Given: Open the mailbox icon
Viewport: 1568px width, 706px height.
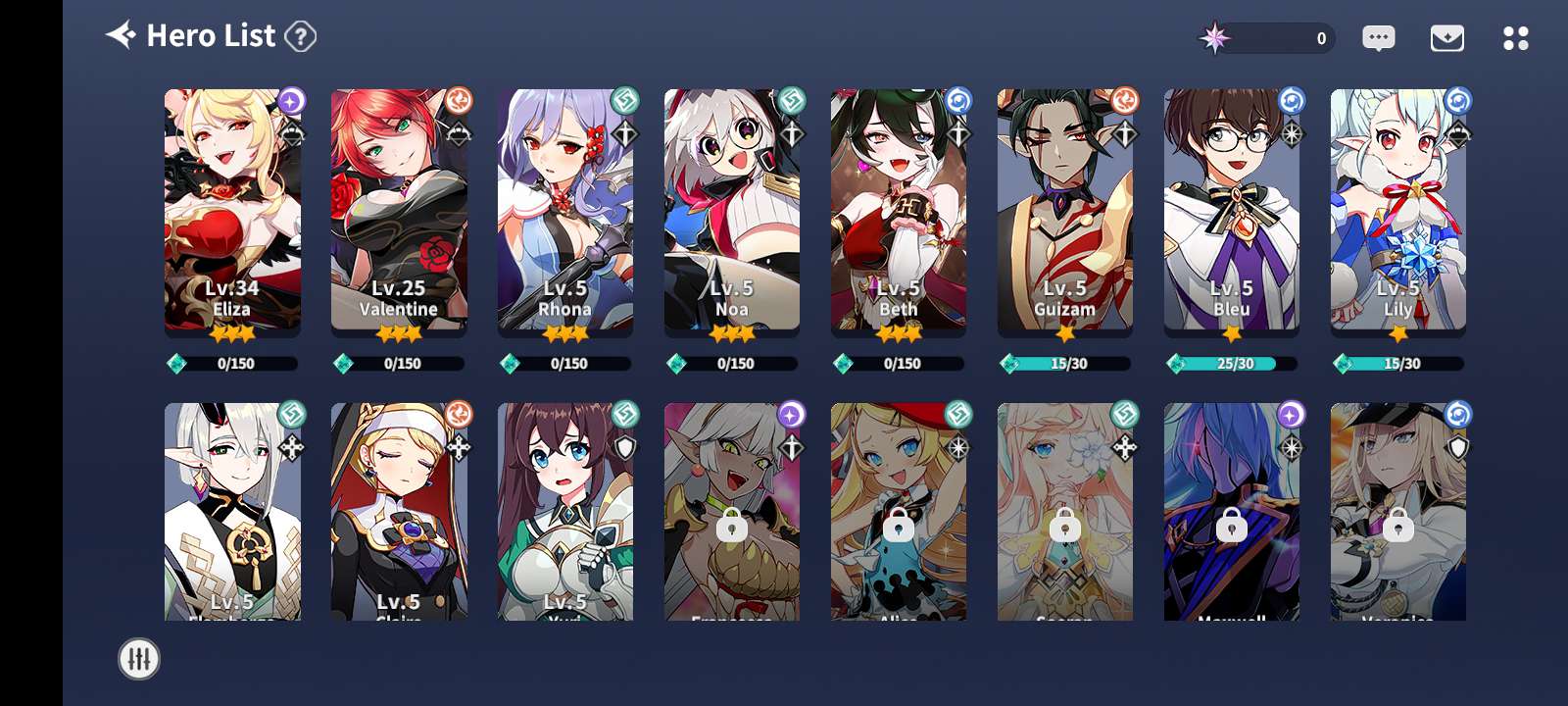Looking at the screenshot, I should (1446, 38).
